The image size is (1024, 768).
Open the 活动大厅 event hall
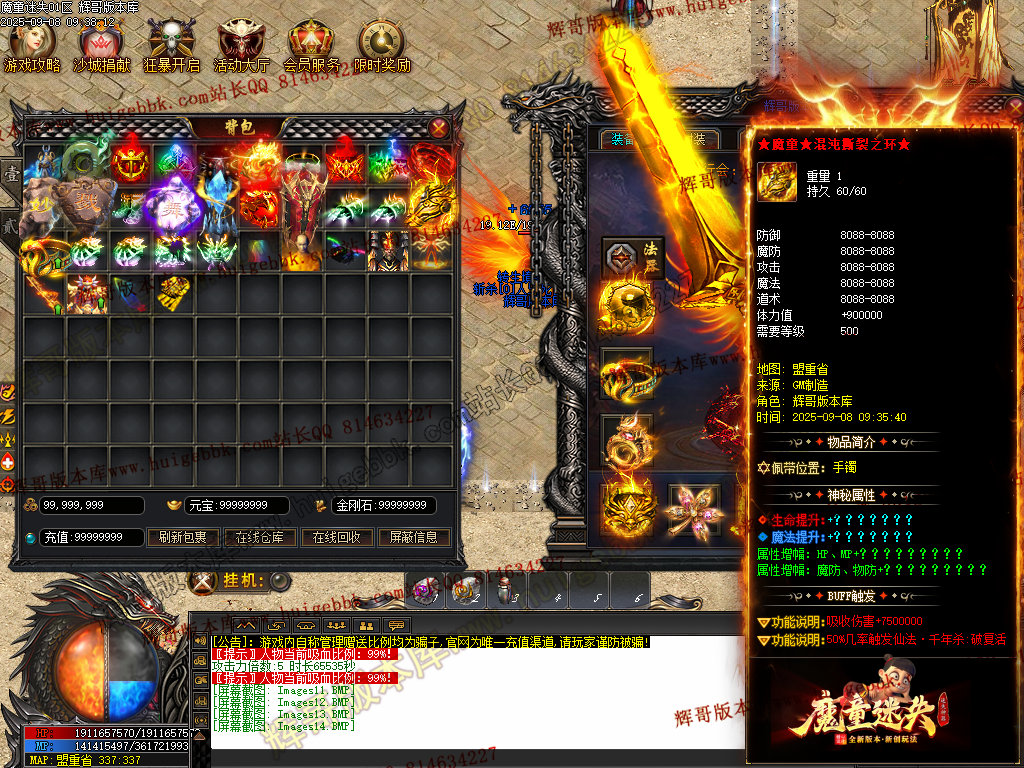(x=241, y=45)
